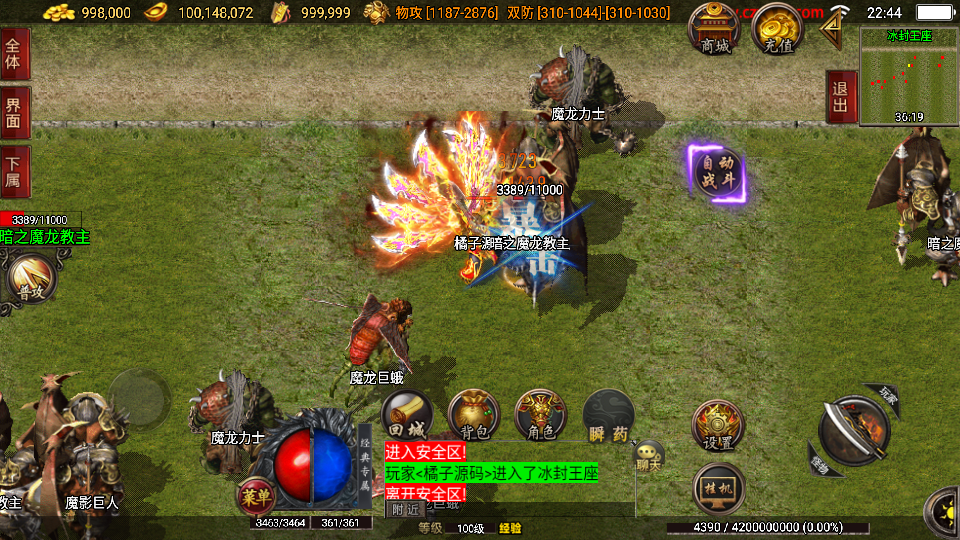Select the 界面 tab on the left
The width and height of the screenshot is (960, 540).
point(14,112)
